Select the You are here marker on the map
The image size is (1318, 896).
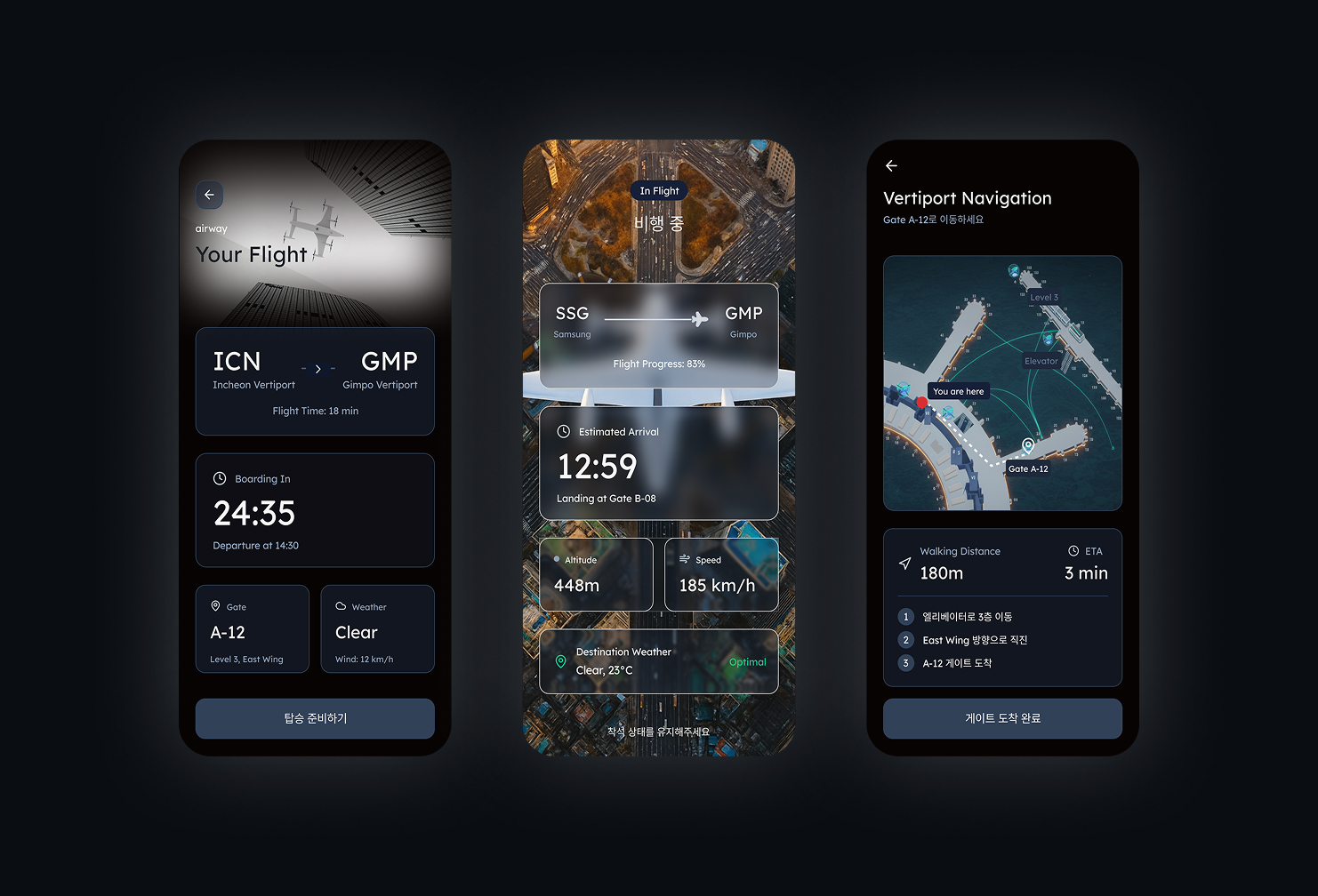coord(959,391)
